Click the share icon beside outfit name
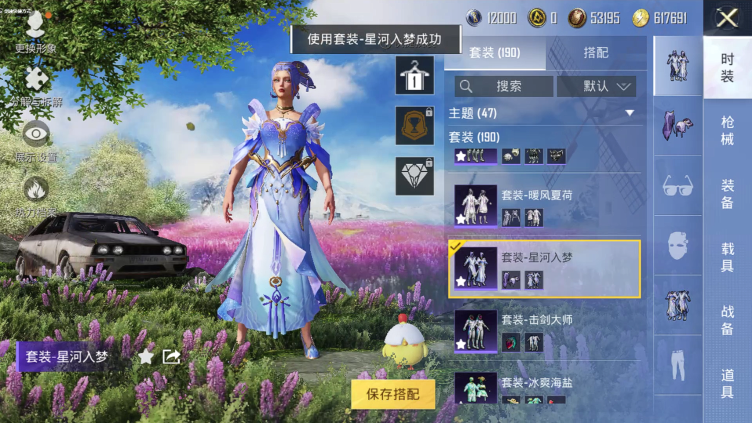Image resolution: width=752 pixels, height=423 pixels. (x=171, y=356)
